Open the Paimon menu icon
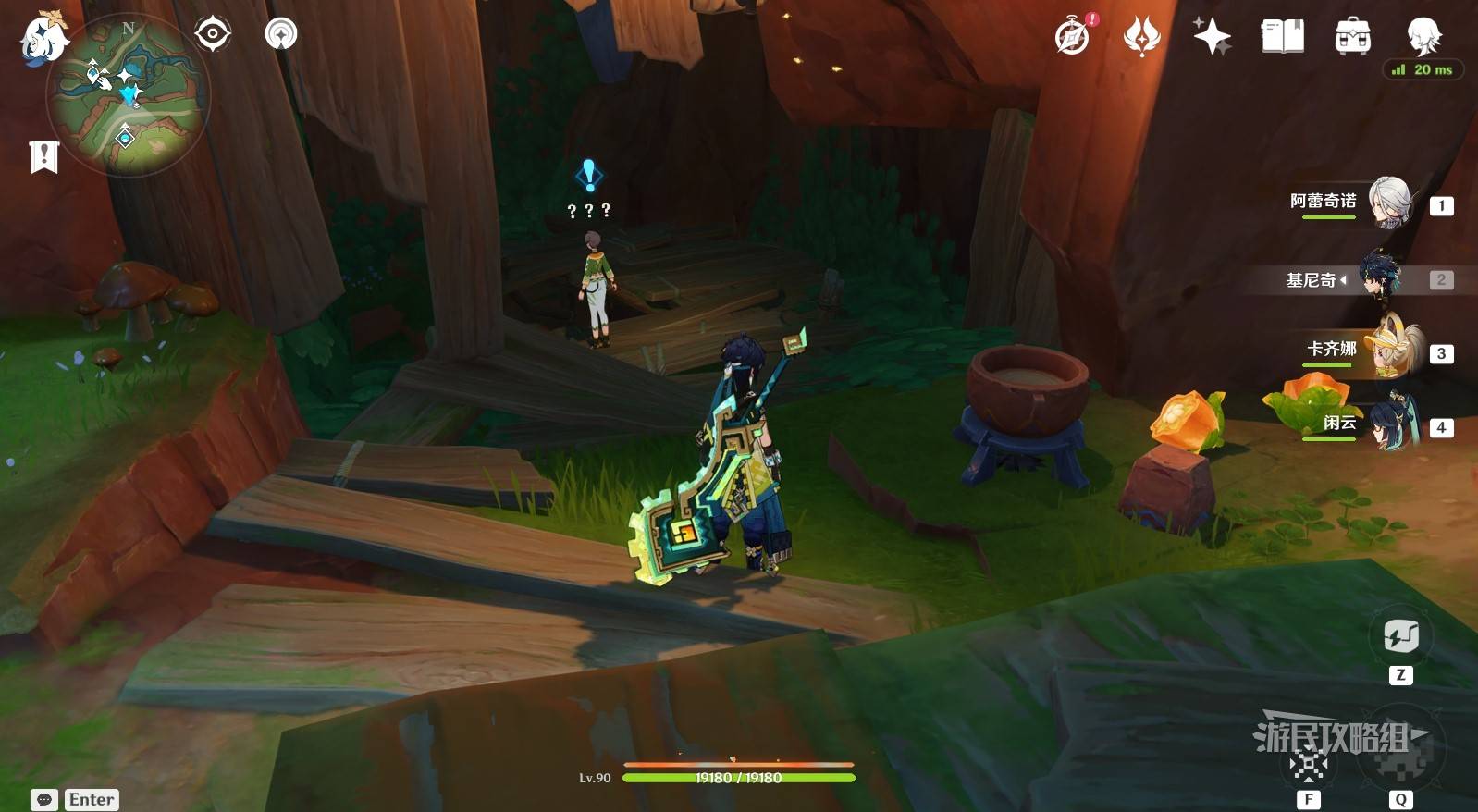1478x812 pixels. coord(43,40)
